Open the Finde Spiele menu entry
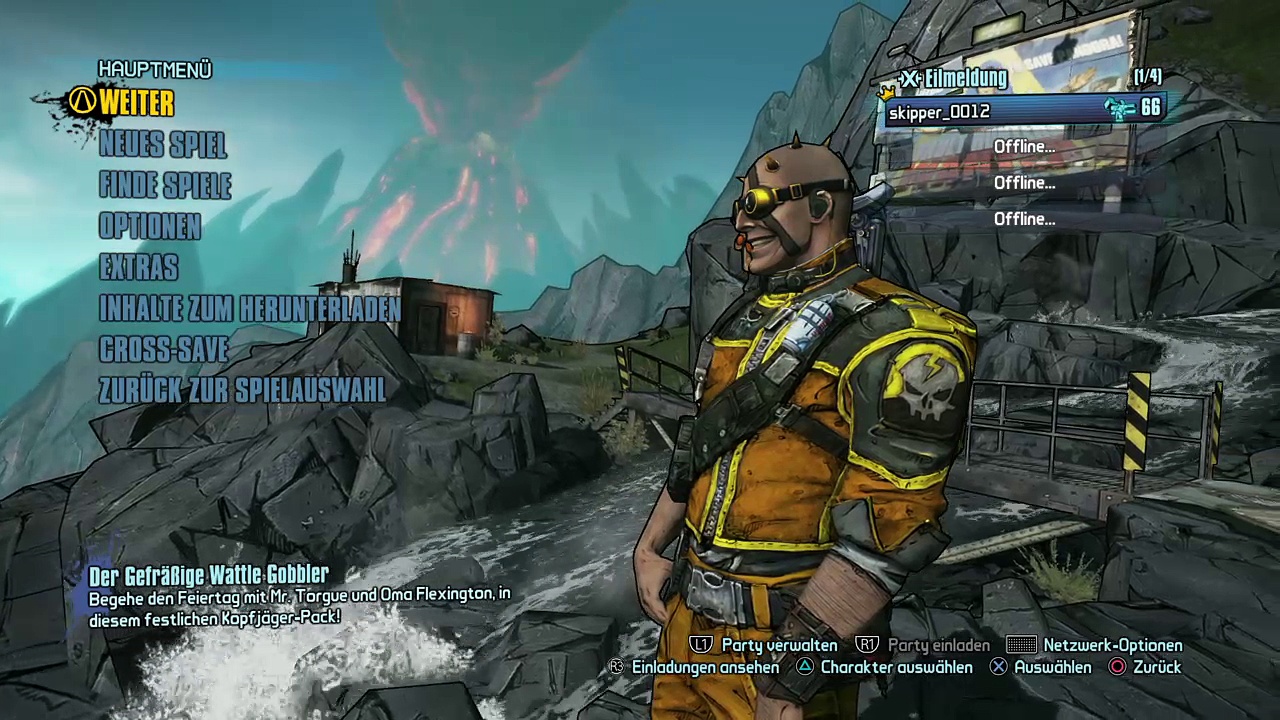The width and height of the screenshot is (1280, 720). click(x=165, y=186)
